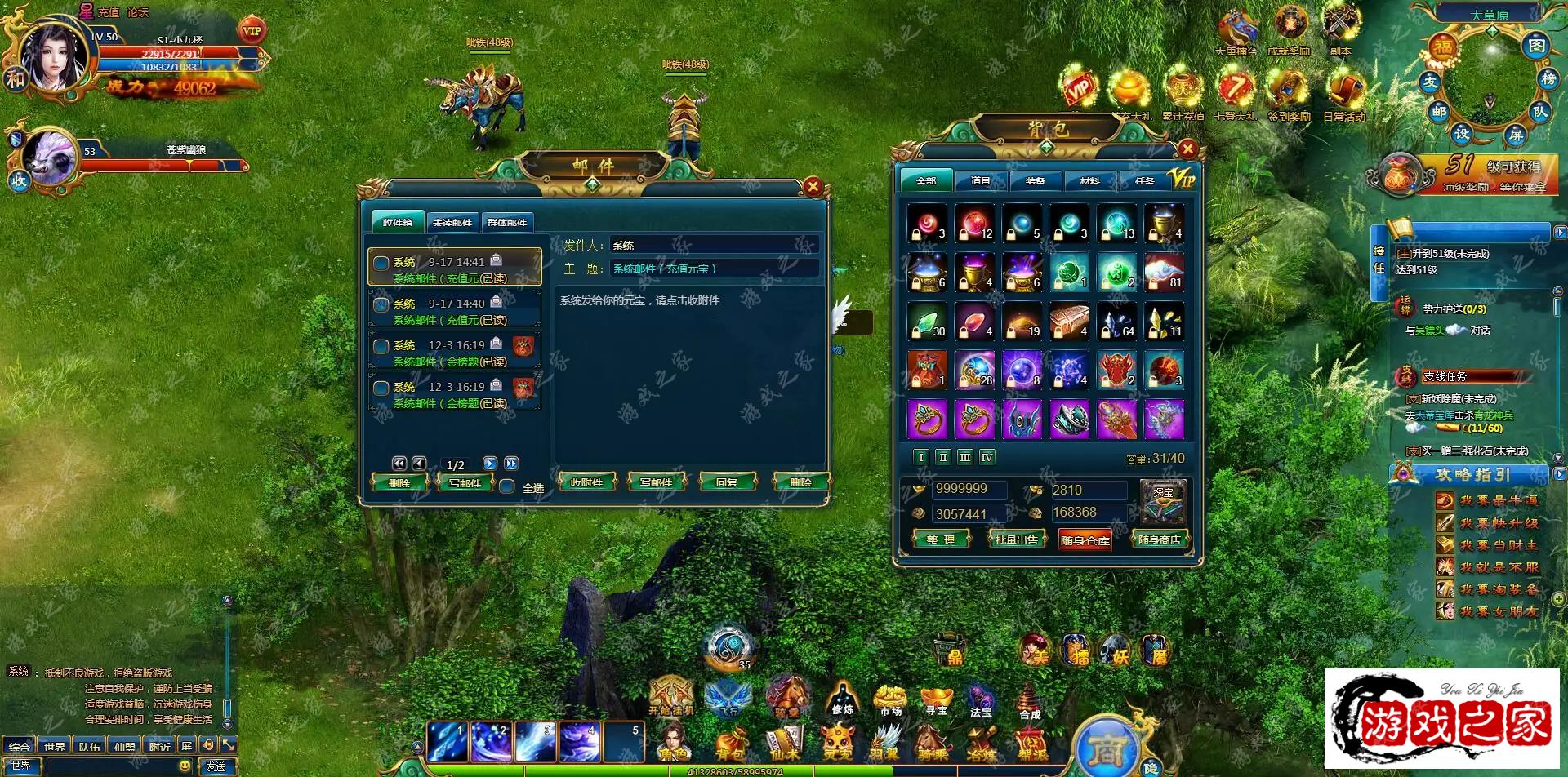
Task: Click the 回复 reply button
Action: pos(726,482)
